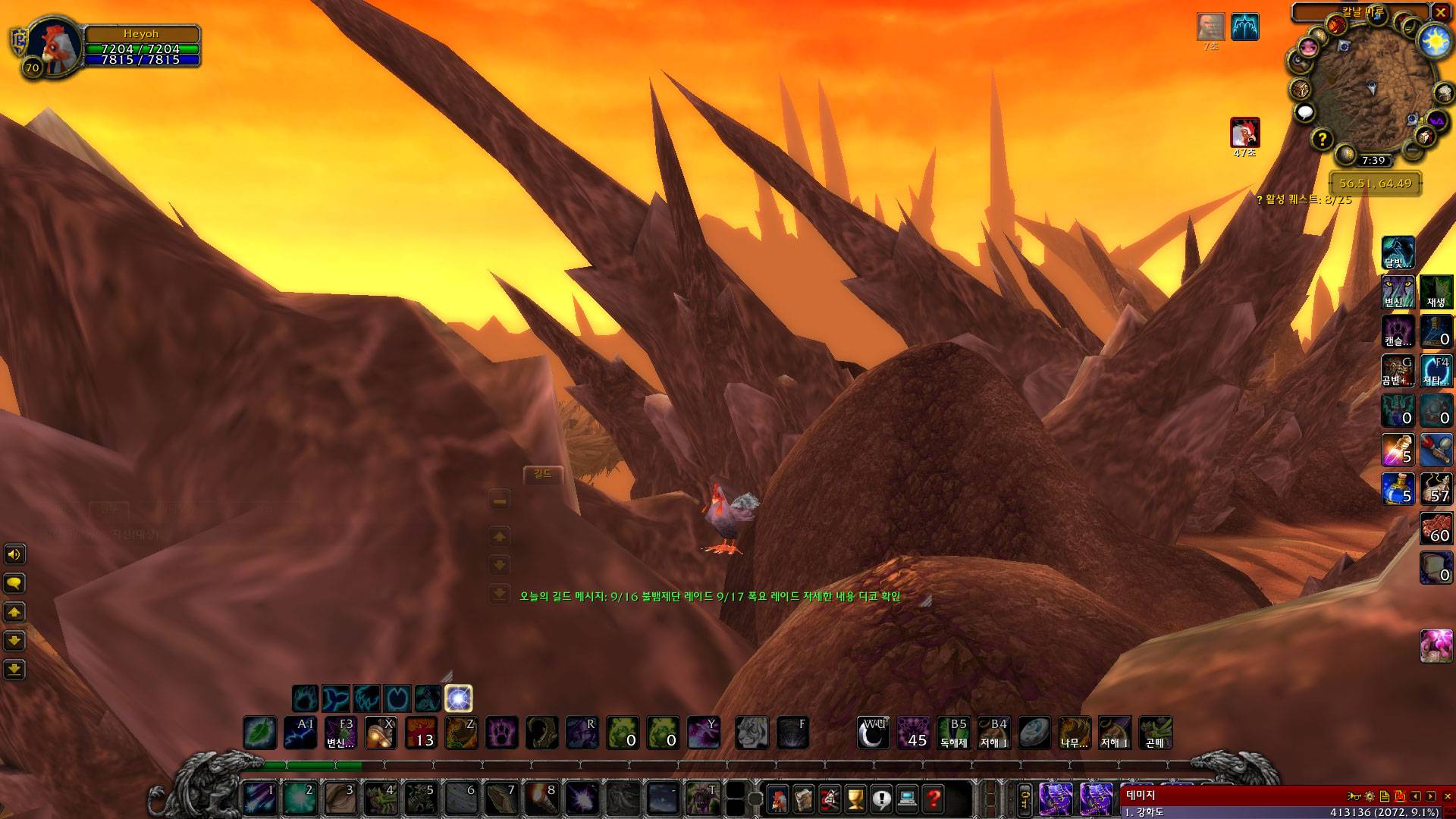Screen dimensions: 1456x819
Task: Open the red question mark help button
Action: tap(934, 798)
